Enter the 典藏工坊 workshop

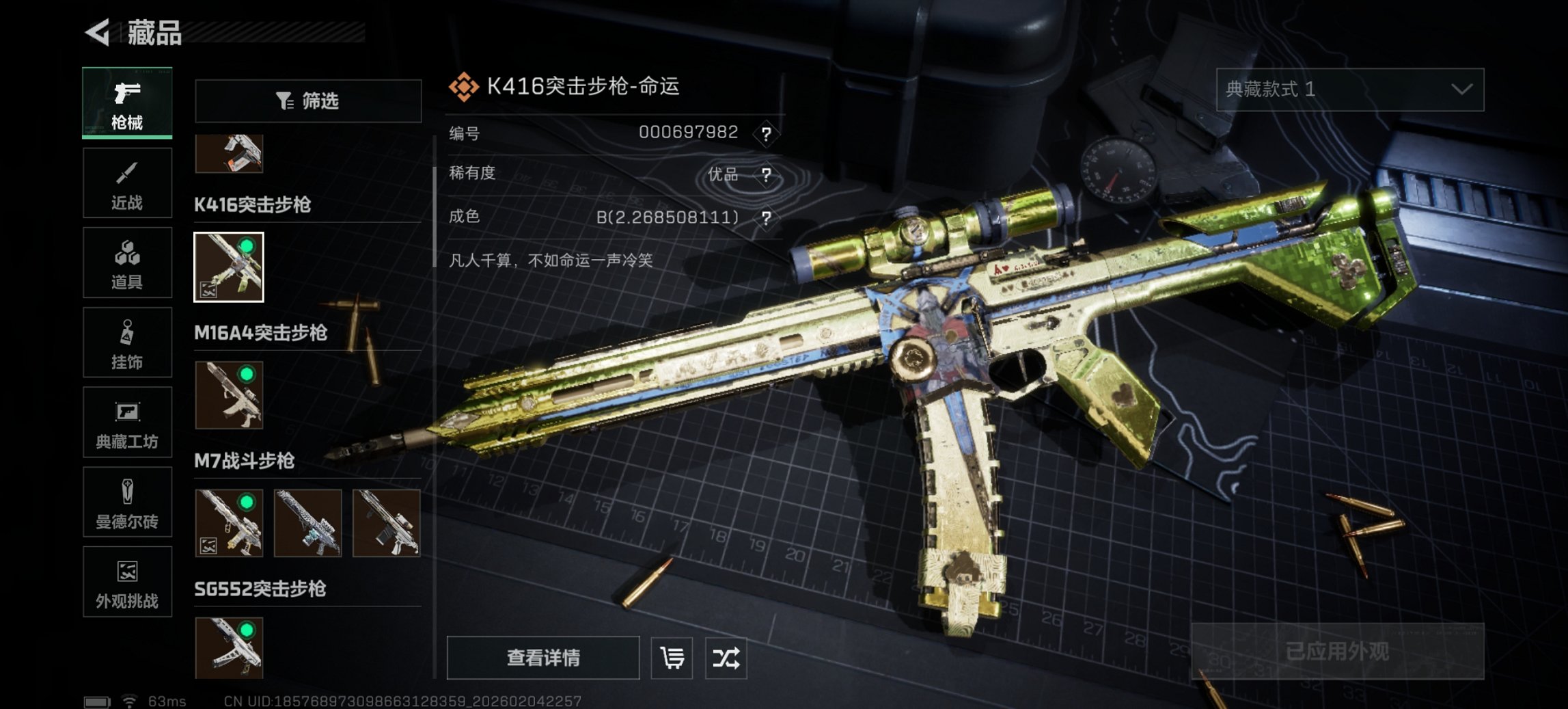click(x=126, y=423)
